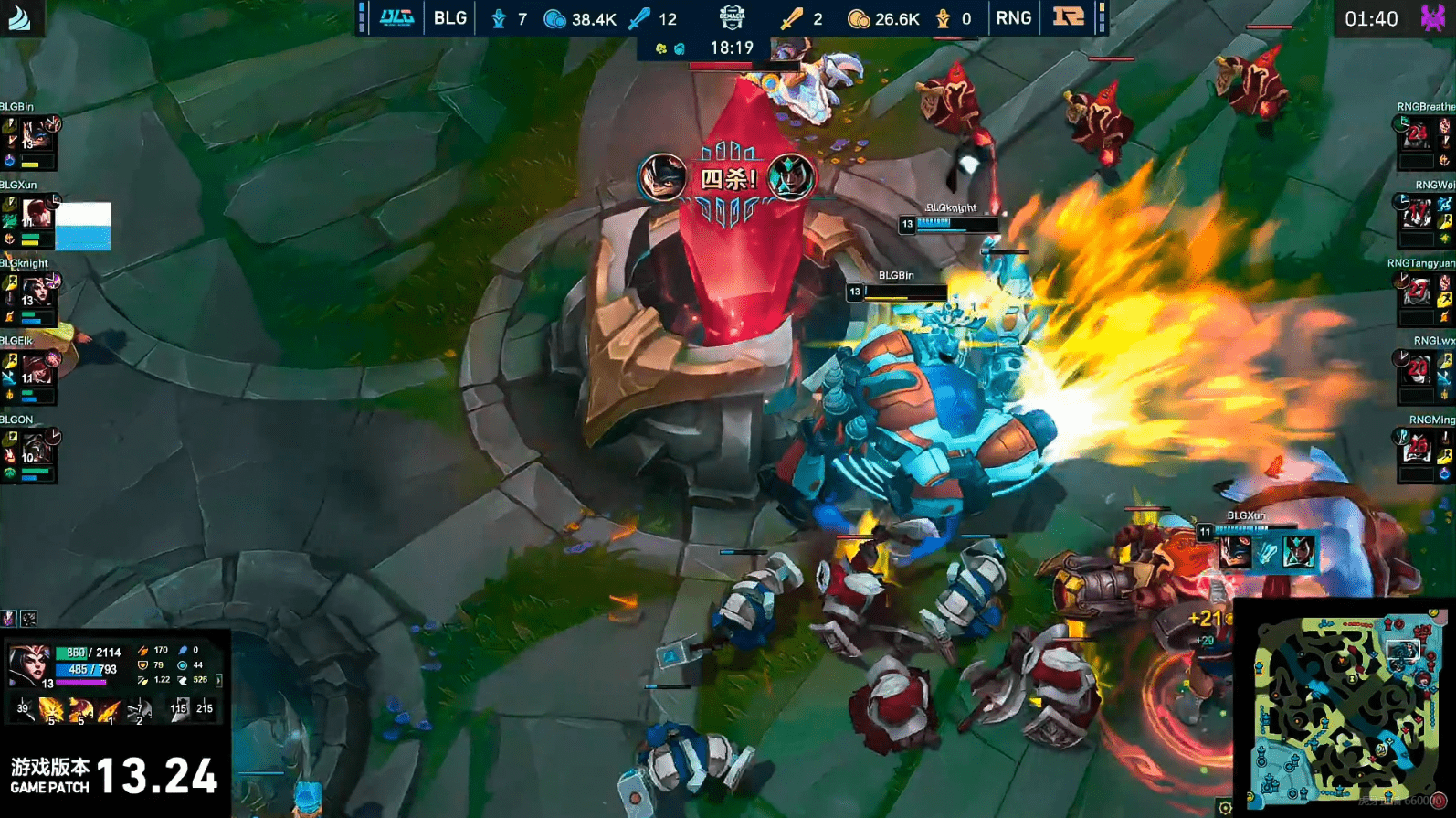
Task: Open the gear settings beside the minimap
Action: coord(1225,807)
